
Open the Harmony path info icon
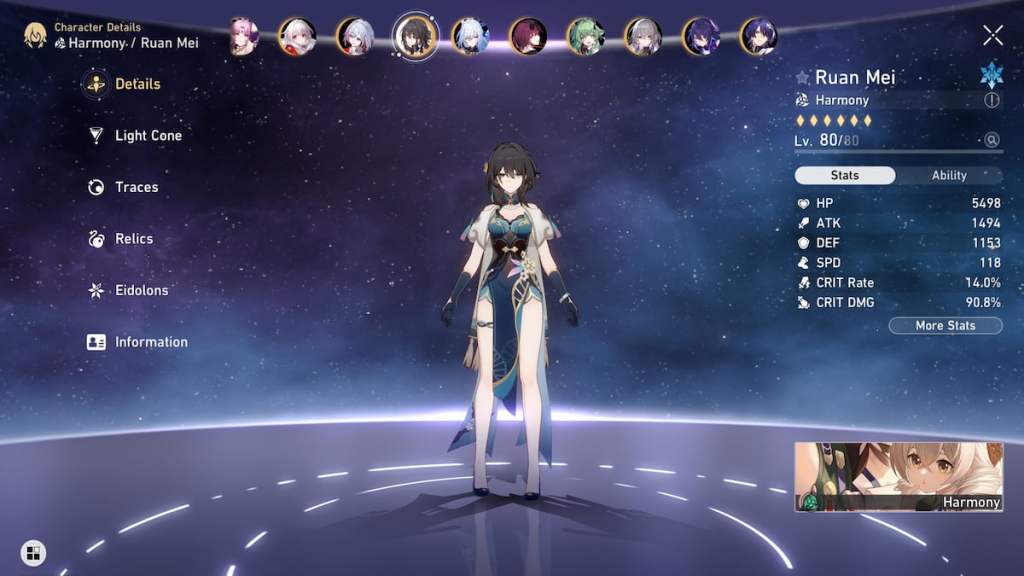(992, 100)
